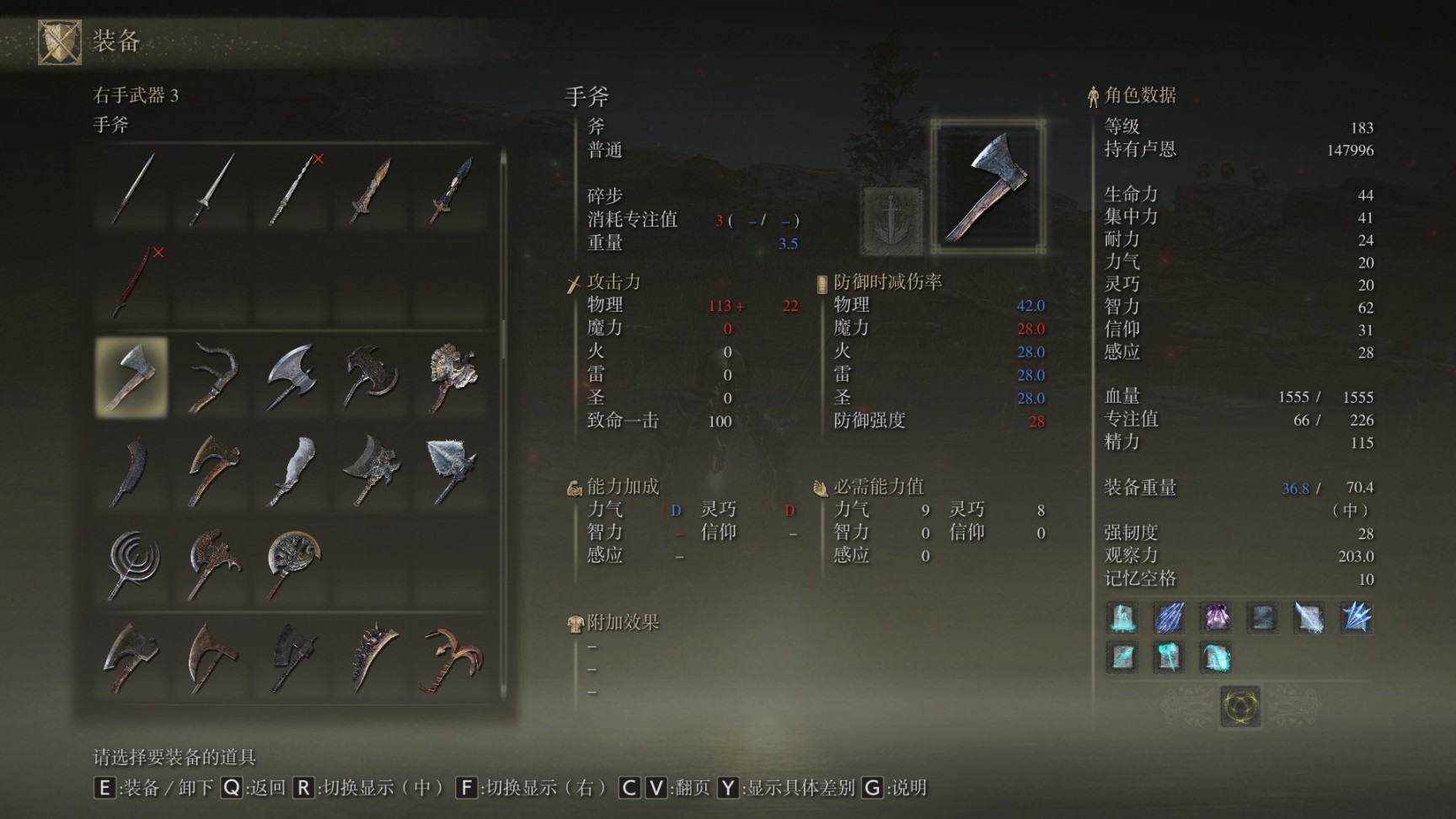Click the E prompt to equip the Hand Axe
The width and height of the screenshot is (1456, 819).
tap(105, 790)
